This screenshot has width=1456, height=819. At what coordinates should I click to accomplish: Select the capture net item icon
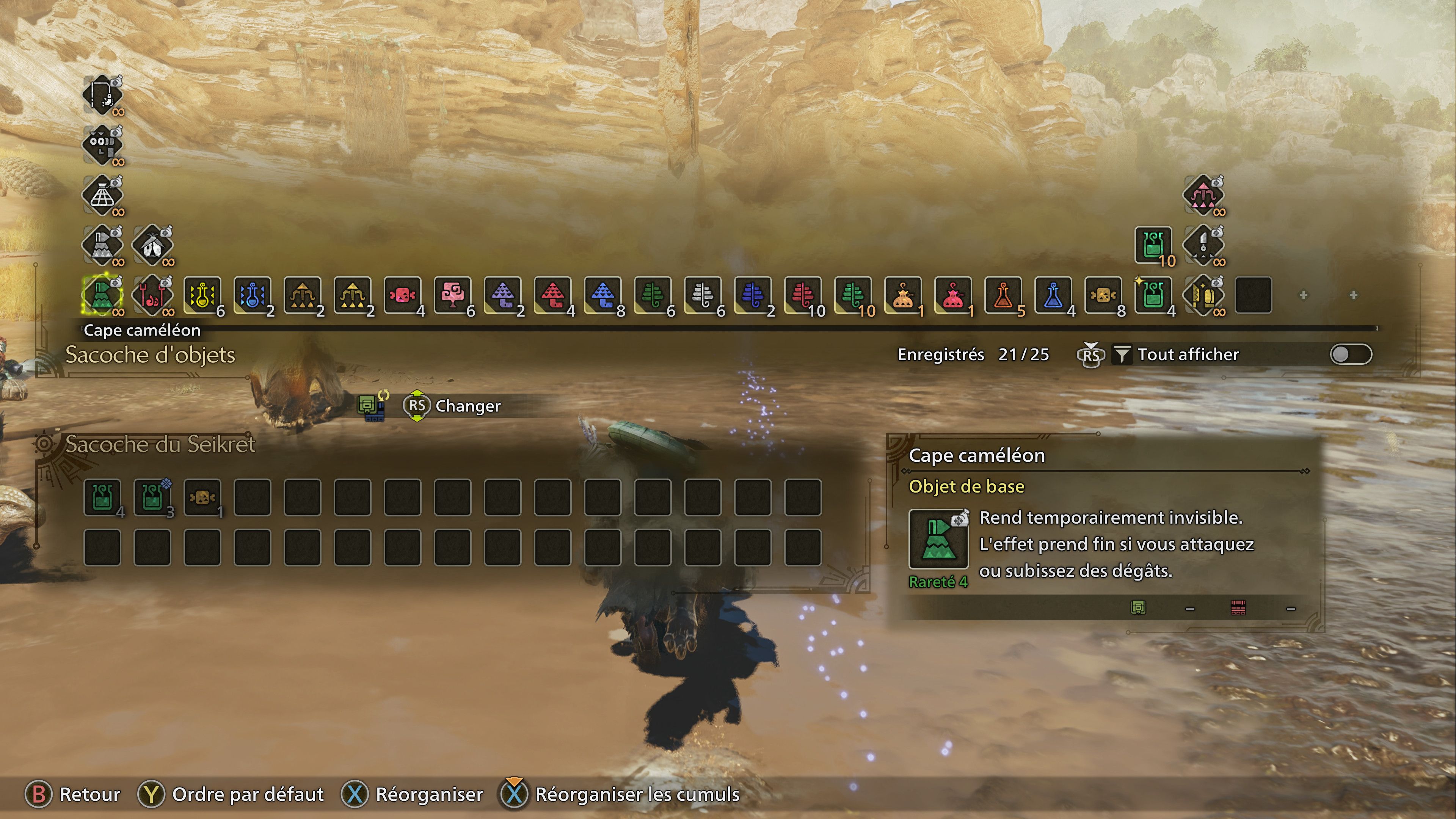click(102, 195)
